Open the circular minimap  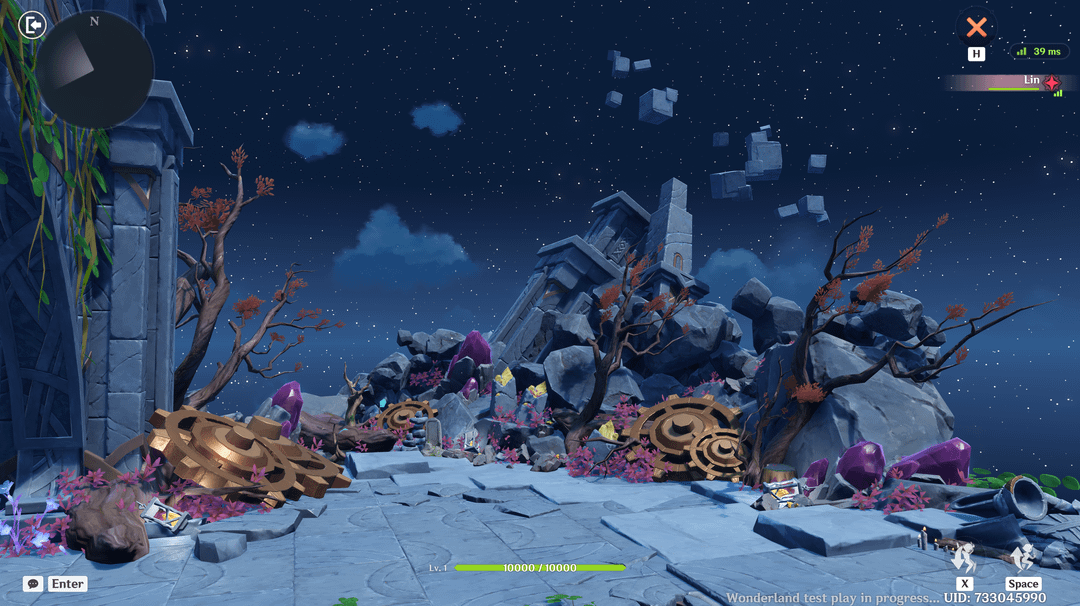point(95,70)
